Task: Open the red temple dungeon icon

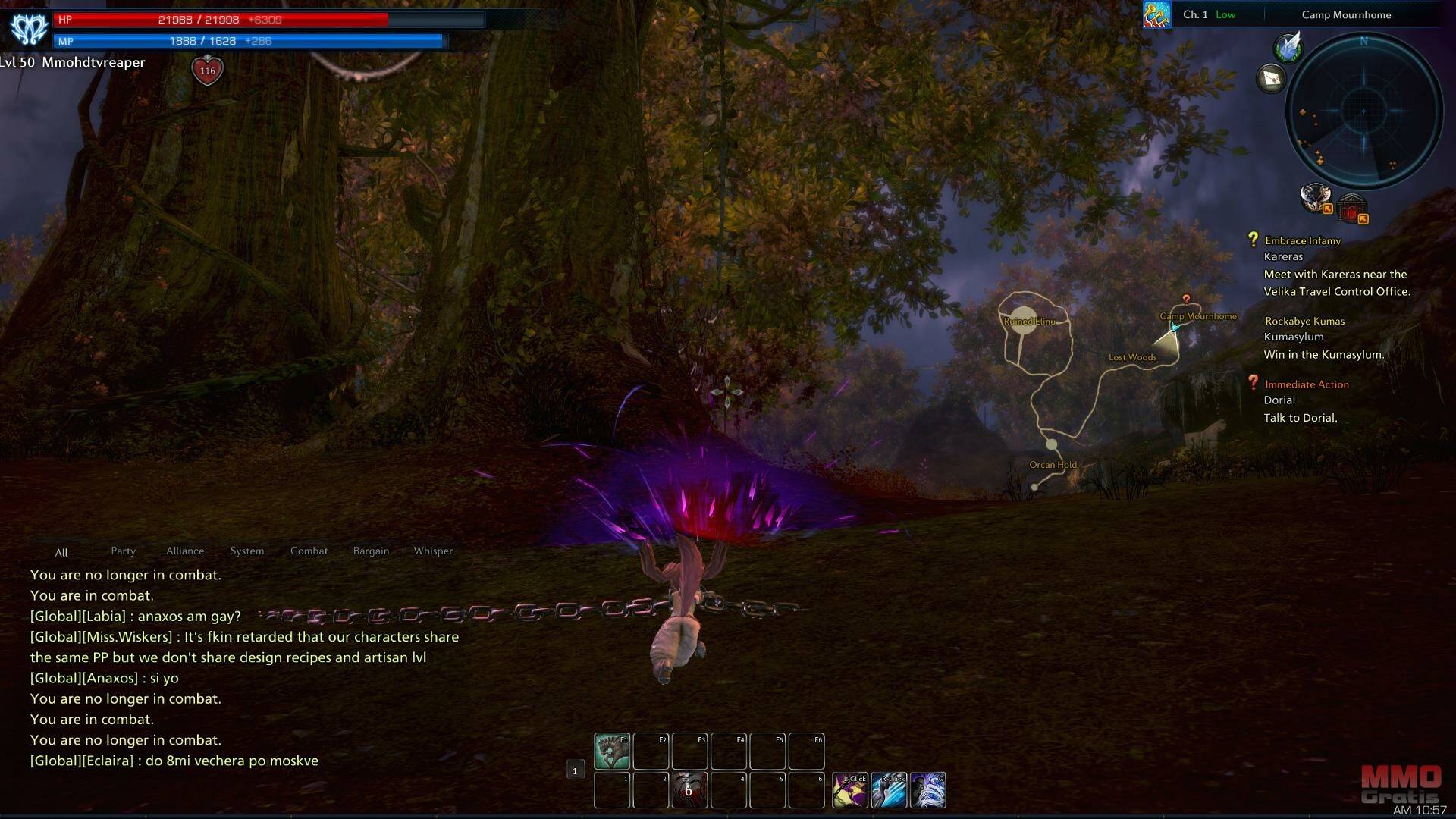Action: pos(1352,207)
